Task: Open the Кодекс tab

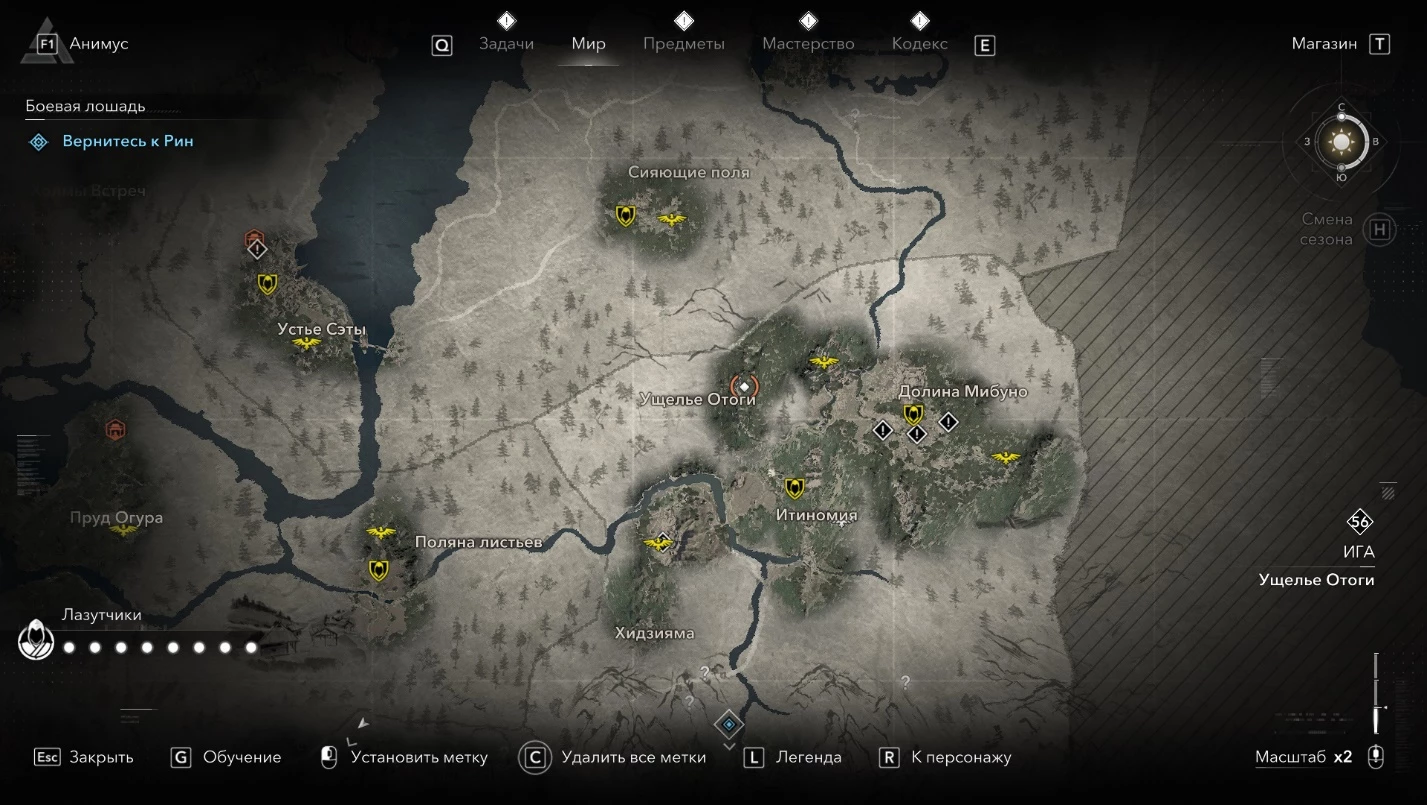Action: (x=919, y=44)
